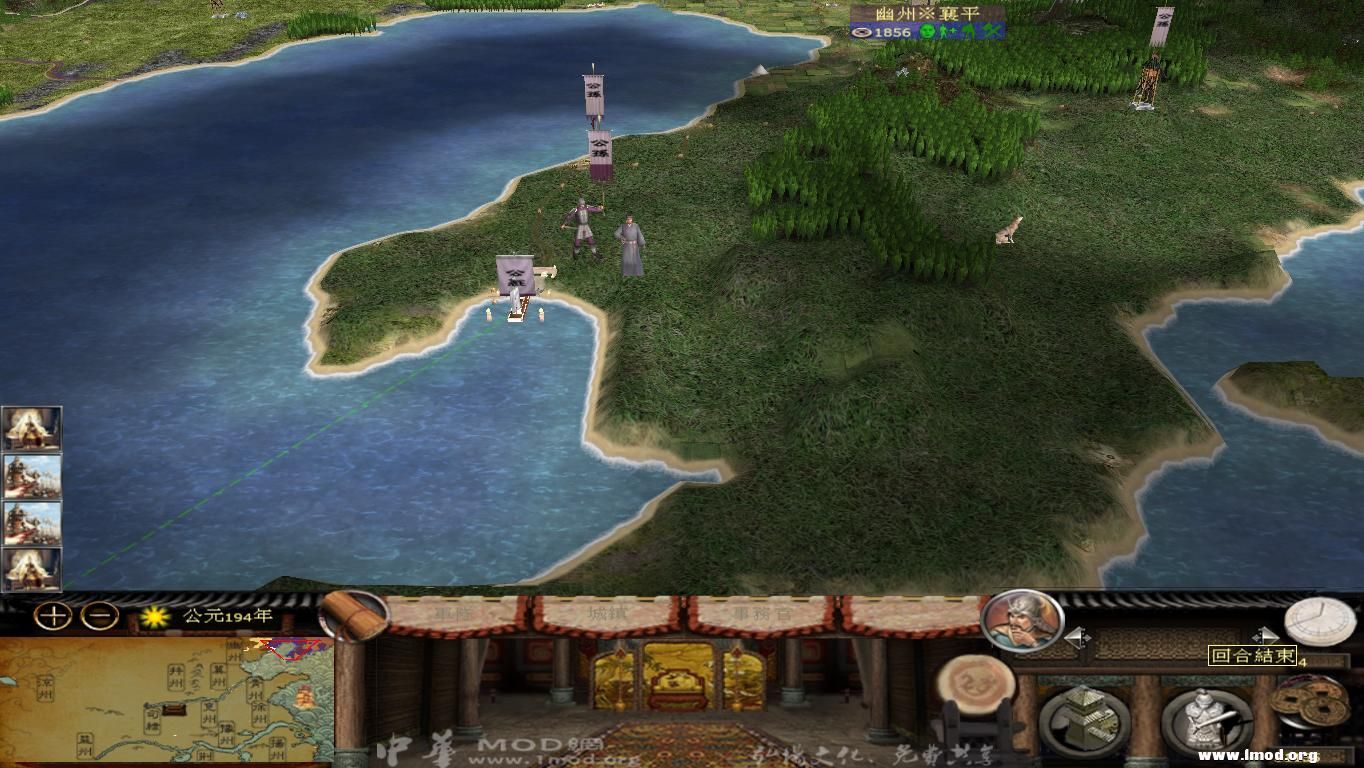Click the crossed-tools icon on the Xiangping settlement banner
The height and width of the screenshot is (768, 1364).
point(990,31)
